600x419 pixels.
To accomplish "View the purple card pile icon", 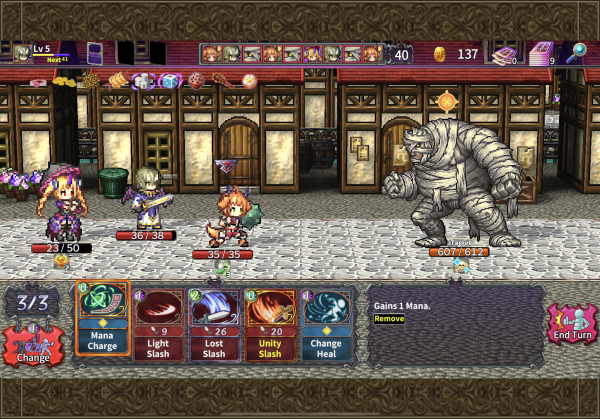I will pyautogui.click(x=541, y=53).
